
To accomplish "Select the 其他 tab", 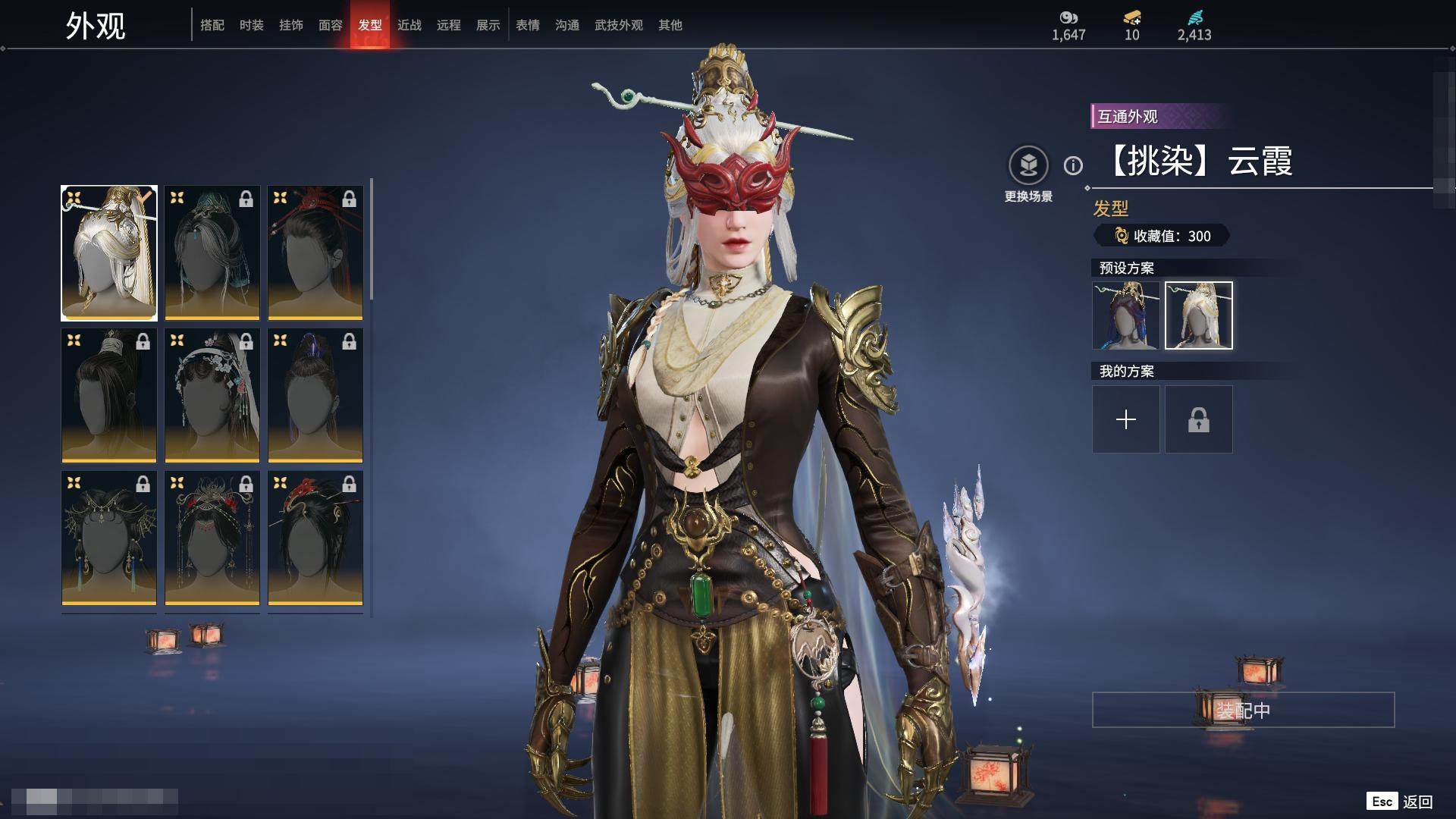I will pyautogui.click(x=670, y=25).
